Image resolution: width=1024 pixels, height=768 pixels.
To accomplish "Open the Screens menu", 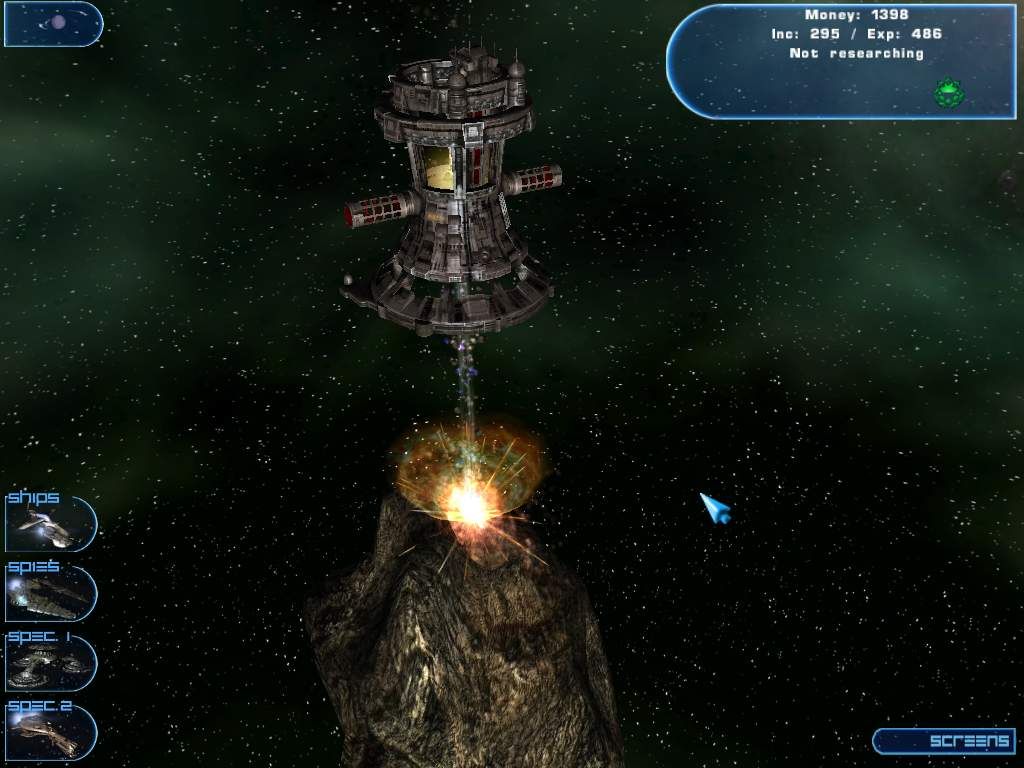I will (x=945, y=741).
